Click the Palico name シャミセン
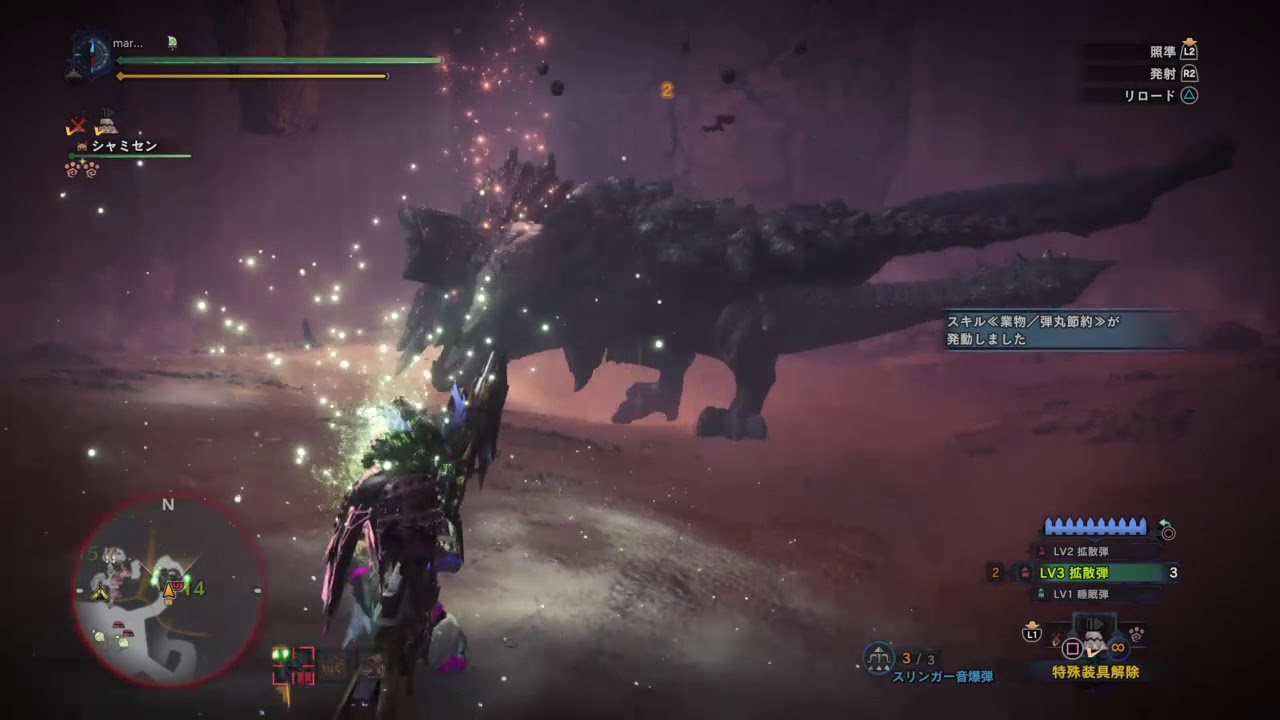This screenshot has width=1280, height=720. point(124,146)
